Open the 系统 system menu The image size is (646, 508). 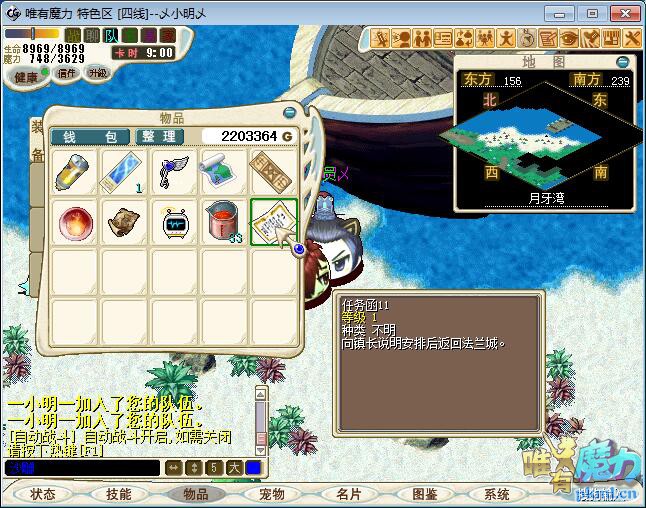[497, 494]
